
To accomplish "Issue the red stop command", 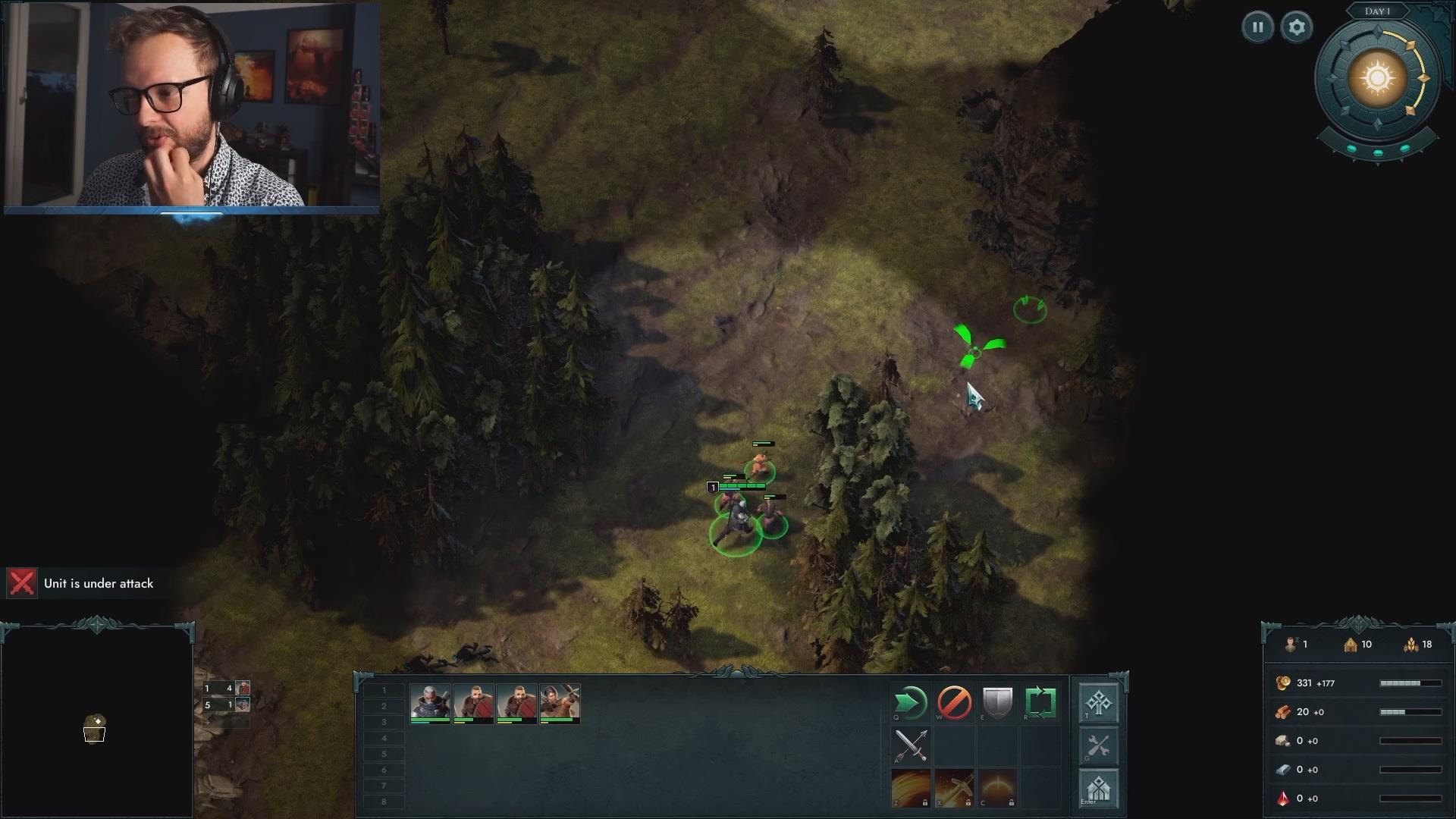I will pyautogui.click(x=954, y=703).
